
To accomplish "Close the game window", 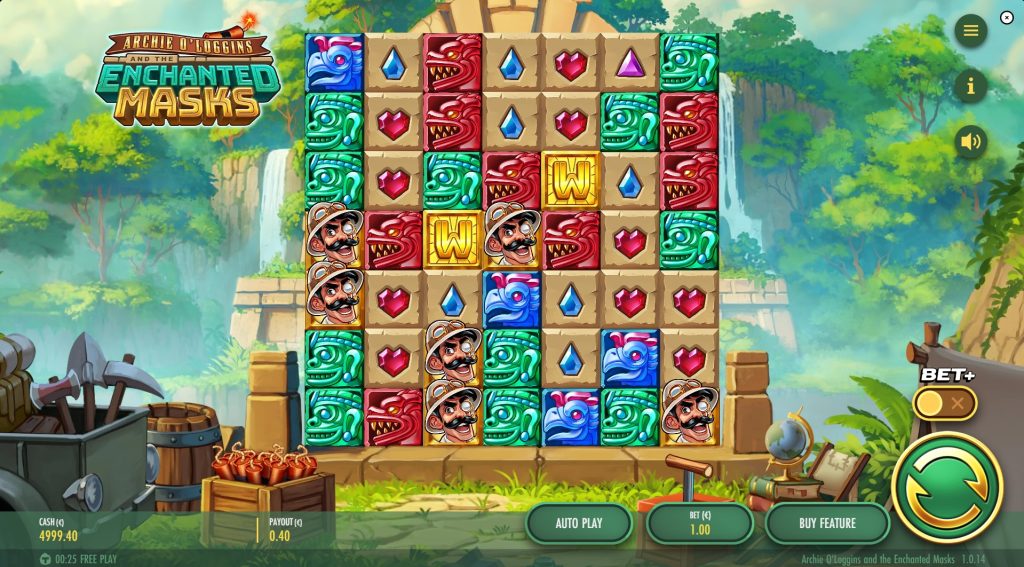I will click(1007, 17).
